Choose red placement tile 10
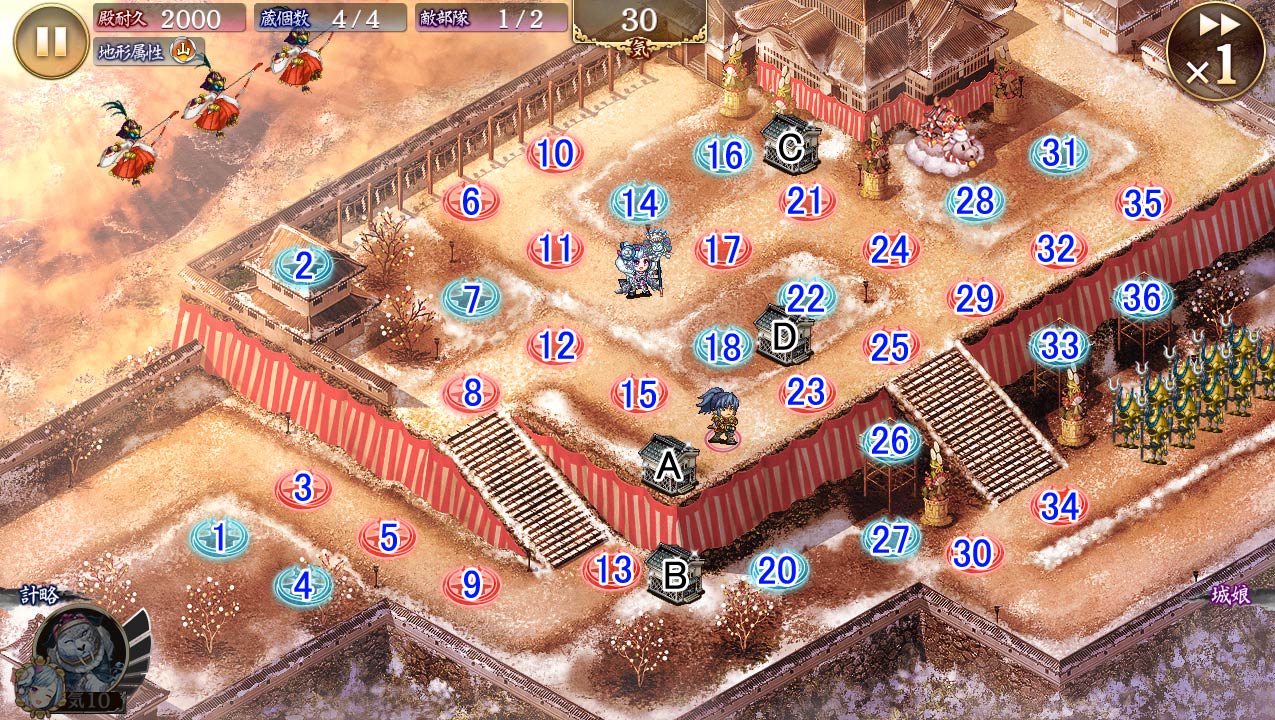1275x720 pixels. (555, 154)
